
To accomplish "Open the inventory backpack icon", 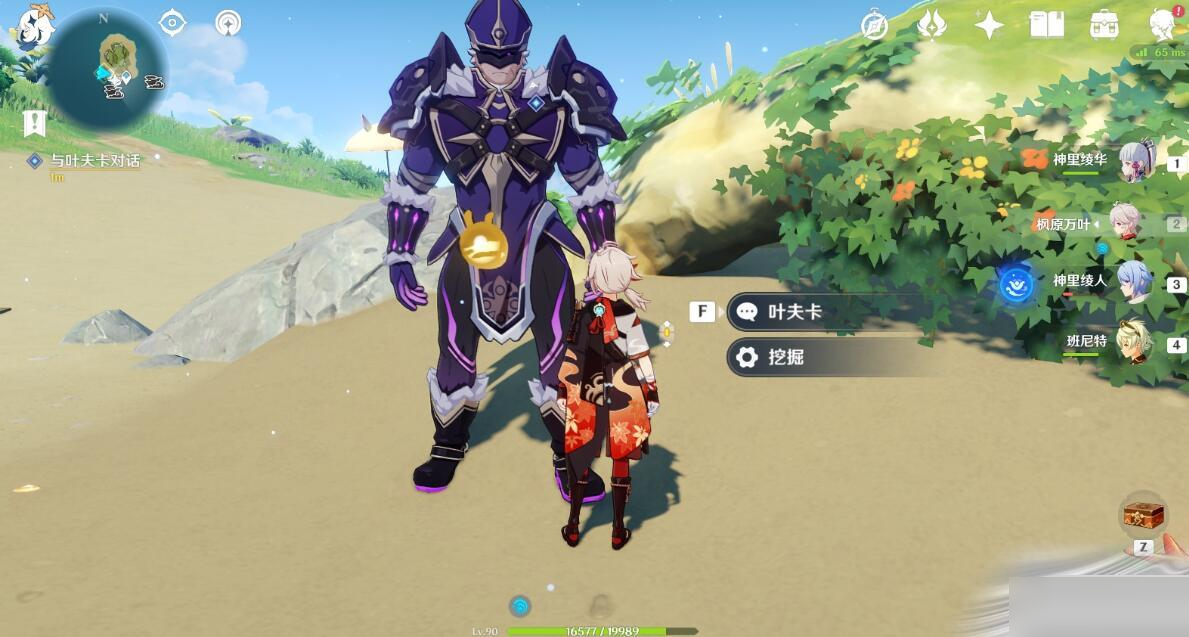I will coord(1104,25).
